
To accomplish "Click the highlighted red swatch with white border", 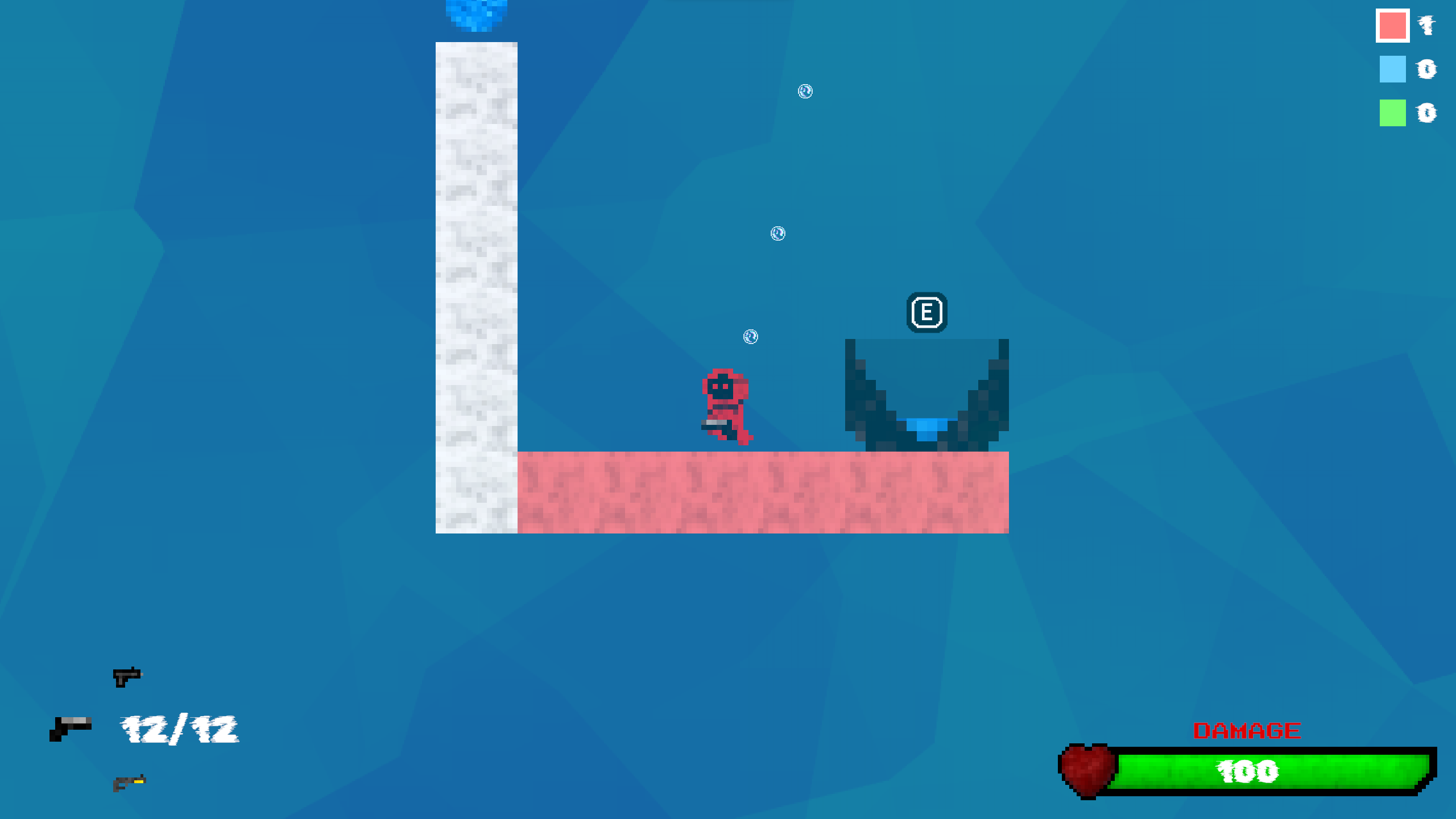I will (1392, 24).
